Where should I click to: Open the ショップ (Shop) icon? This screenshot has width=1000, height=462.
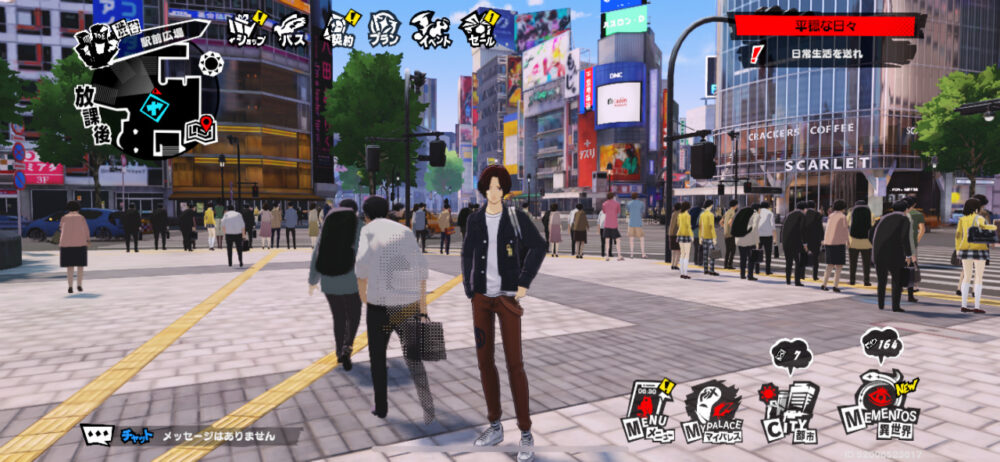[x=245, y=30]
